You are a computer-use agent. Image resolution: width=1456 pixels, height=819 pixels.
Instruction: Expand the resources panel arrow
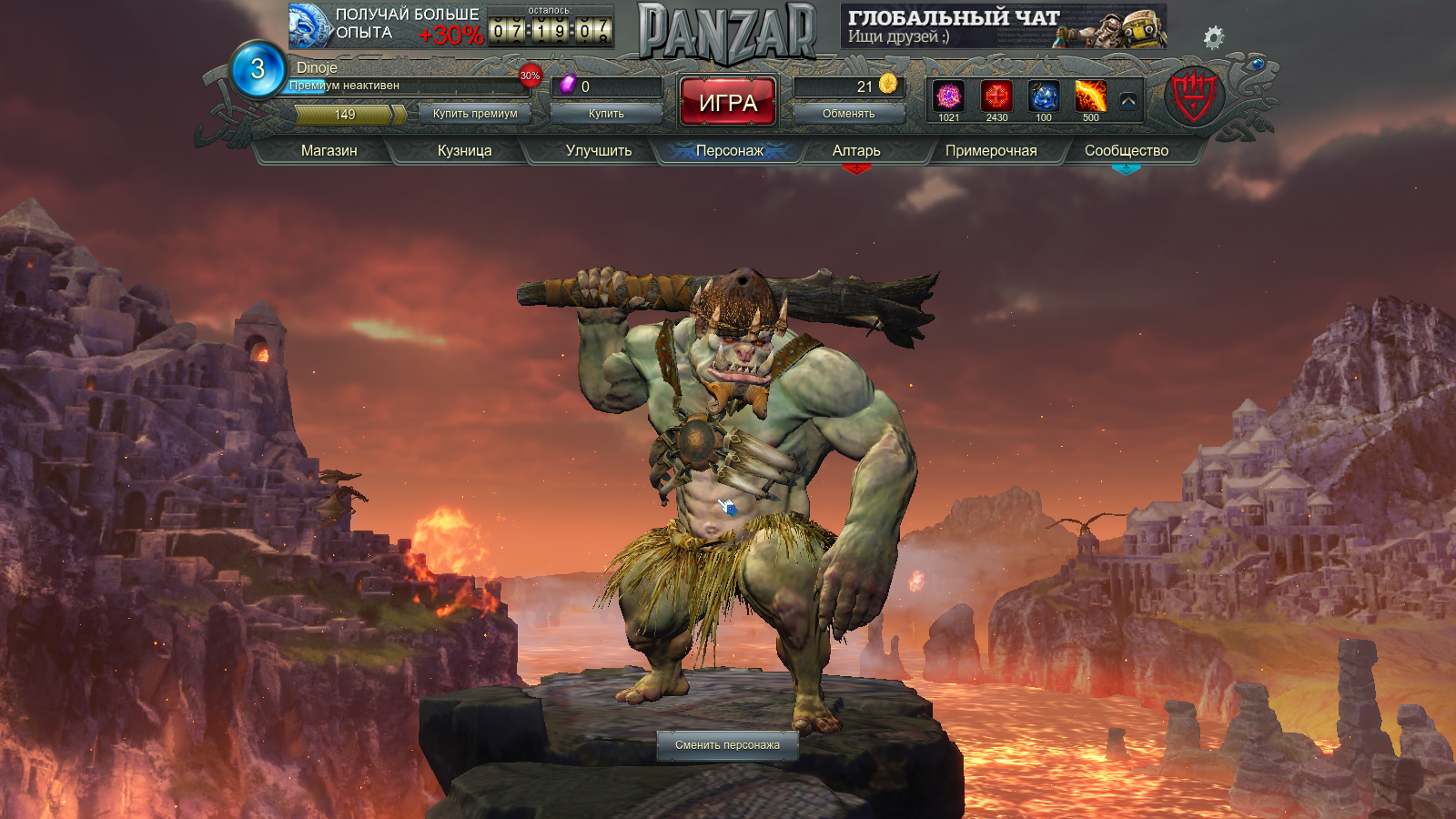tap(1128, 101)
